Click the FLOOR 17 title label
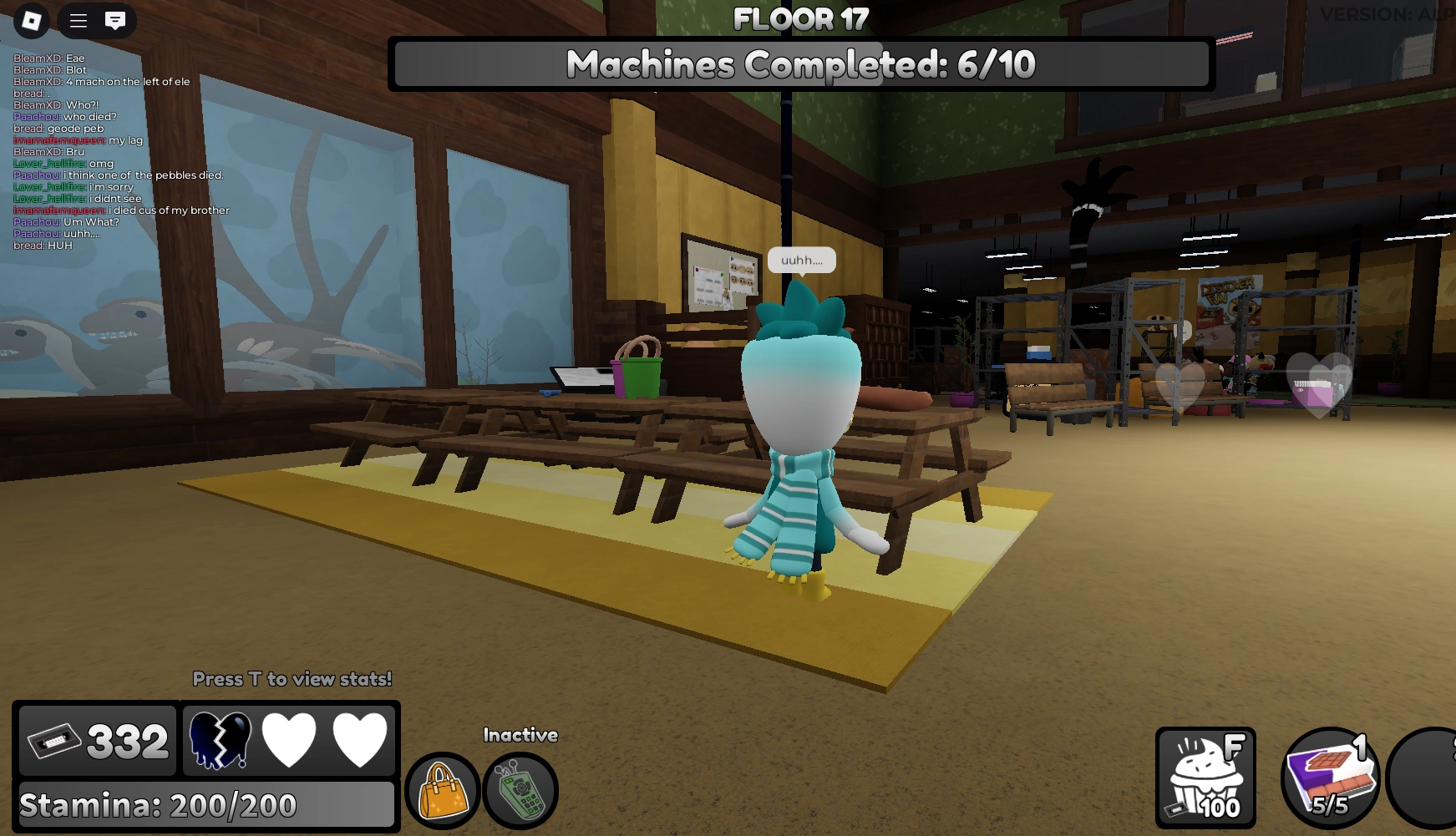 pos(800,17)
